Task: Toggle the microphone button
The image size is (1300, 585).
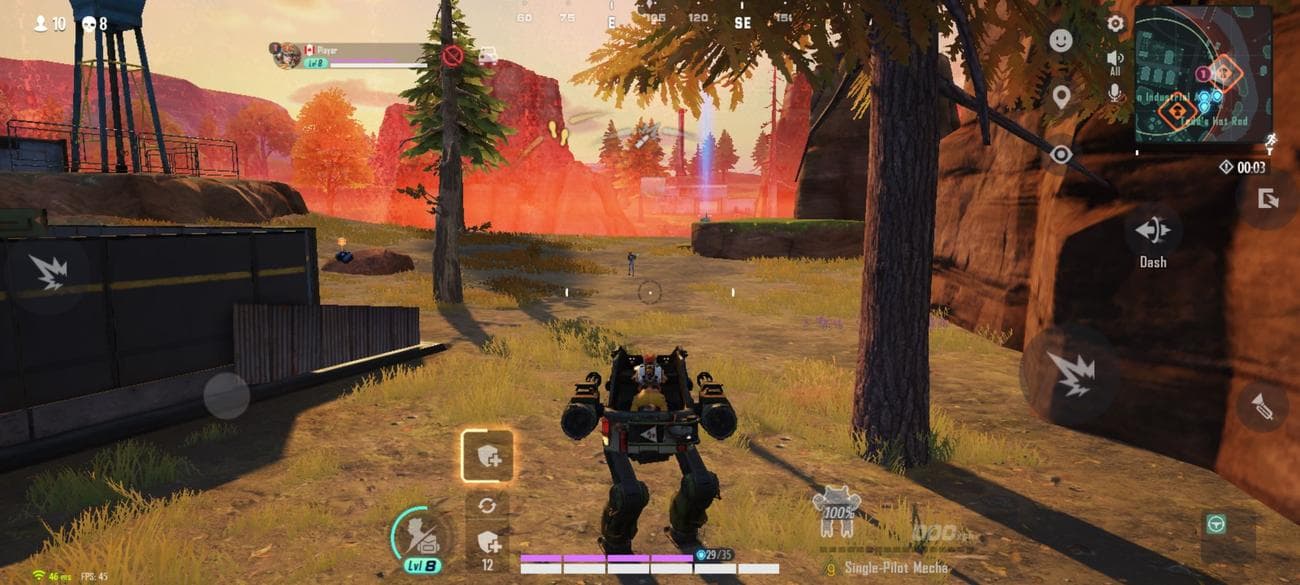Action: tap(1115, 92)
